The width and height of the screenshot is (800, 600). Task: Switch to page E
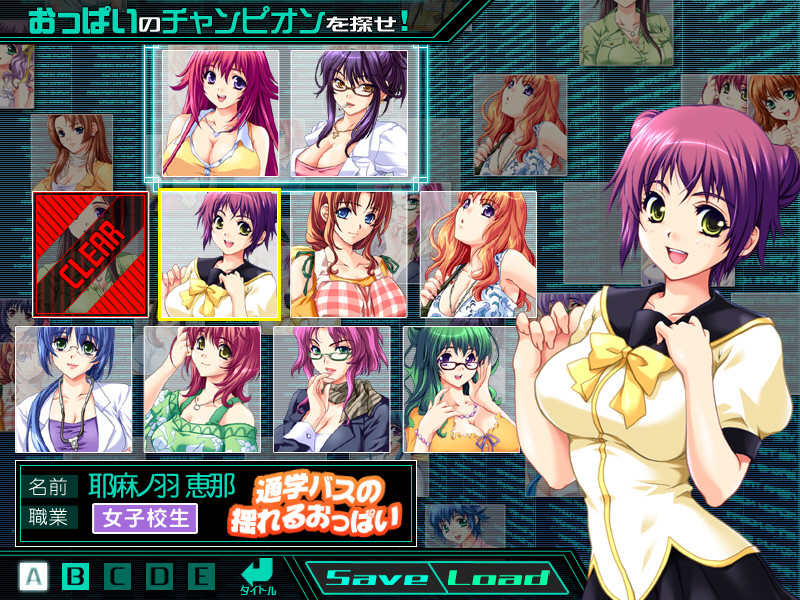pyautogui.click(x=202, y=576)
